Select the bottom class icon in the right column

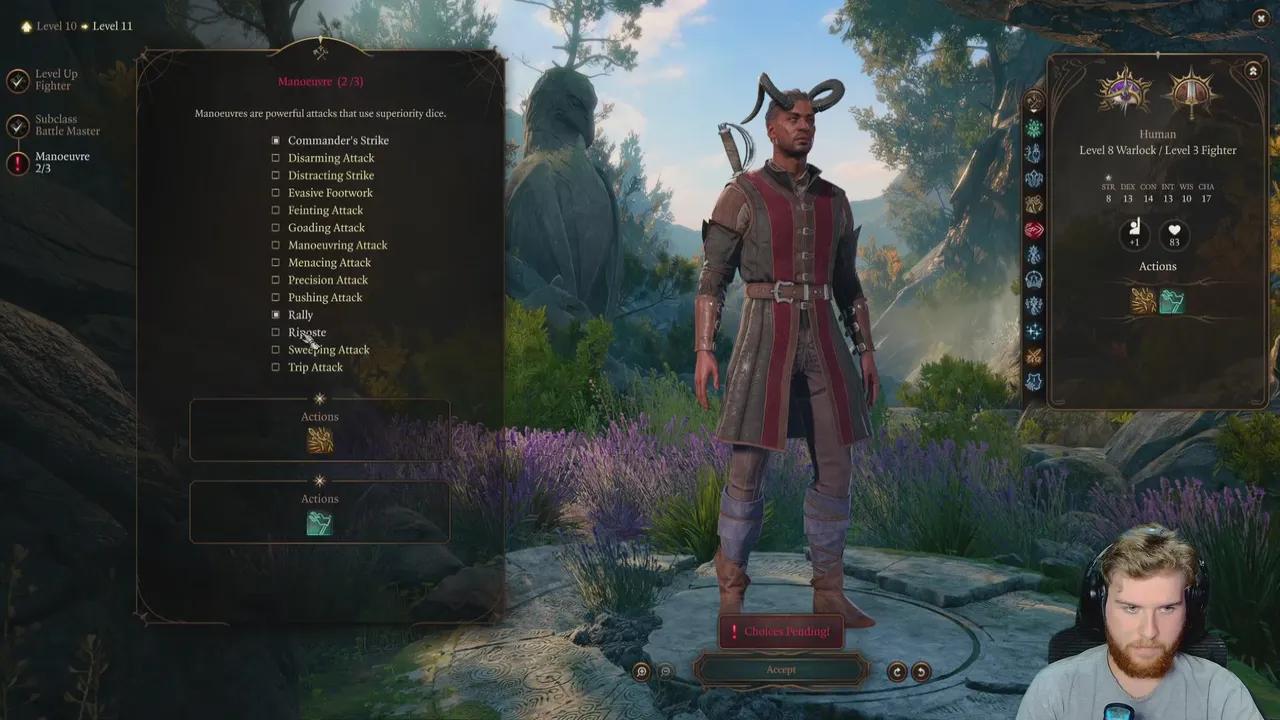1035,382
